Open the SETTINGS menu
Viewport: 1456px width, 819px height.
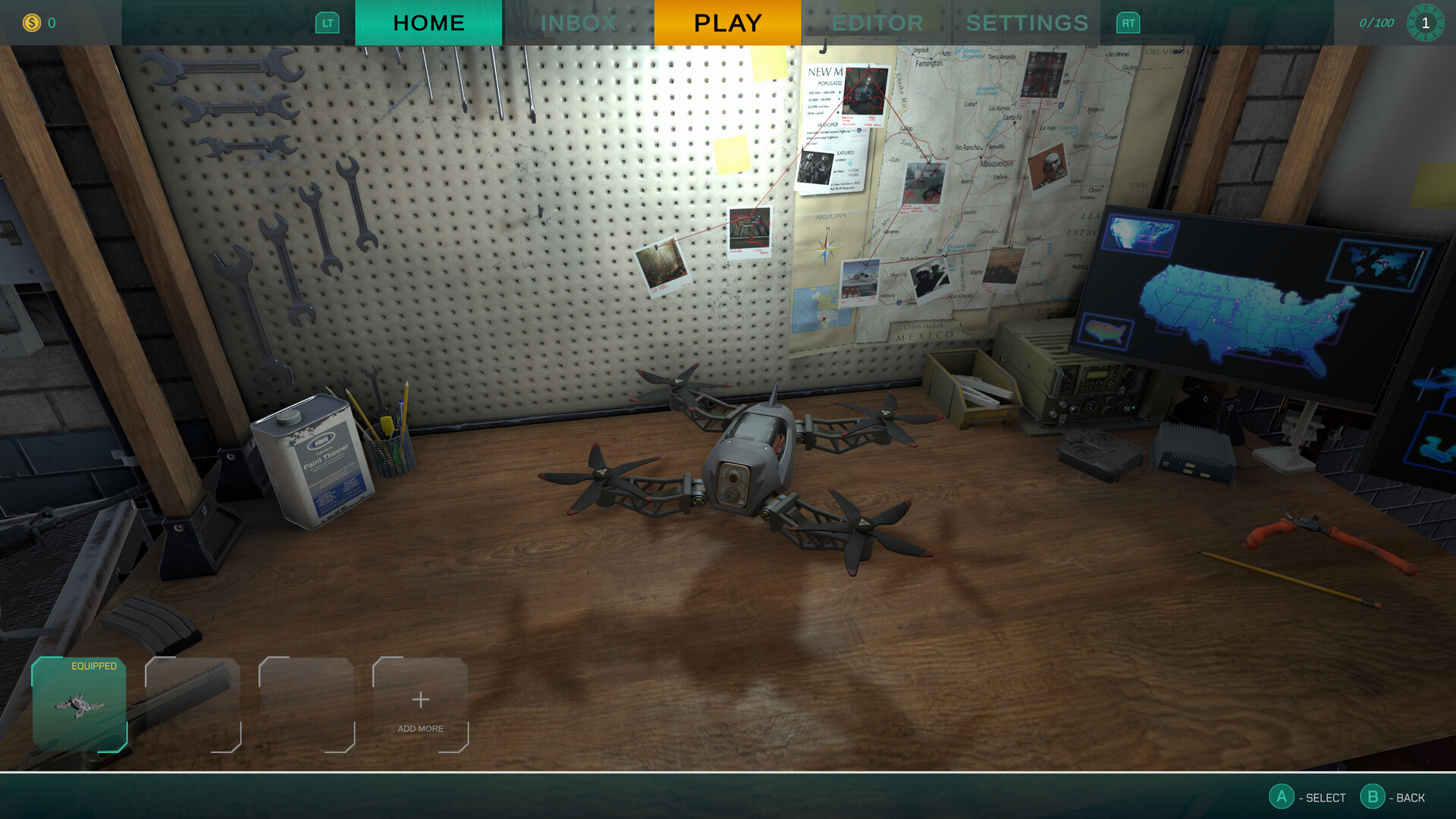(x=1028, y=23)
